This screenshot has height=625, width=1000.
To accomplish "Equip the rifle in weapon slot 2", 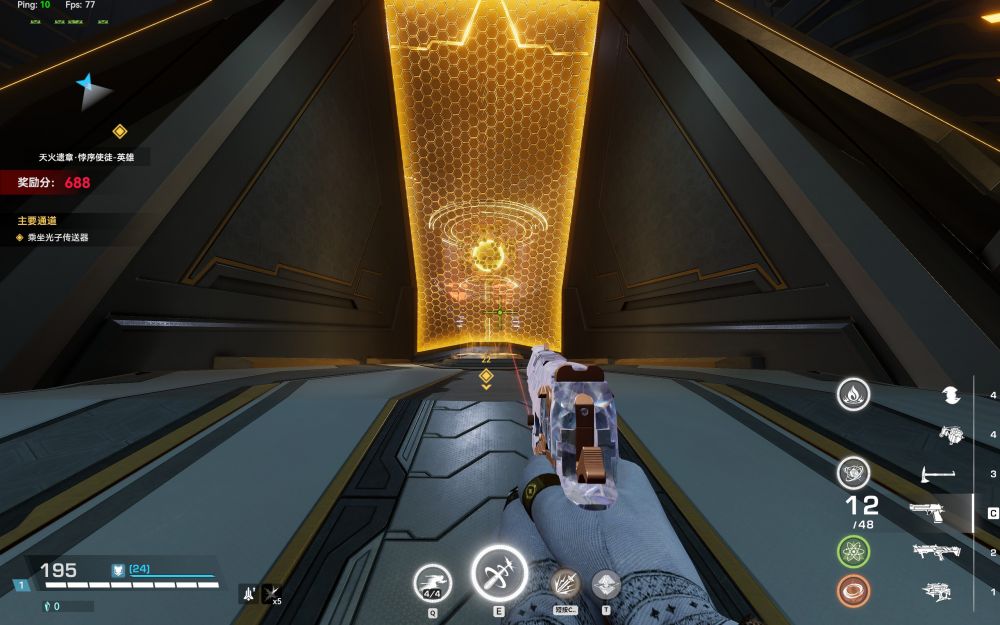I will (936, 551).
